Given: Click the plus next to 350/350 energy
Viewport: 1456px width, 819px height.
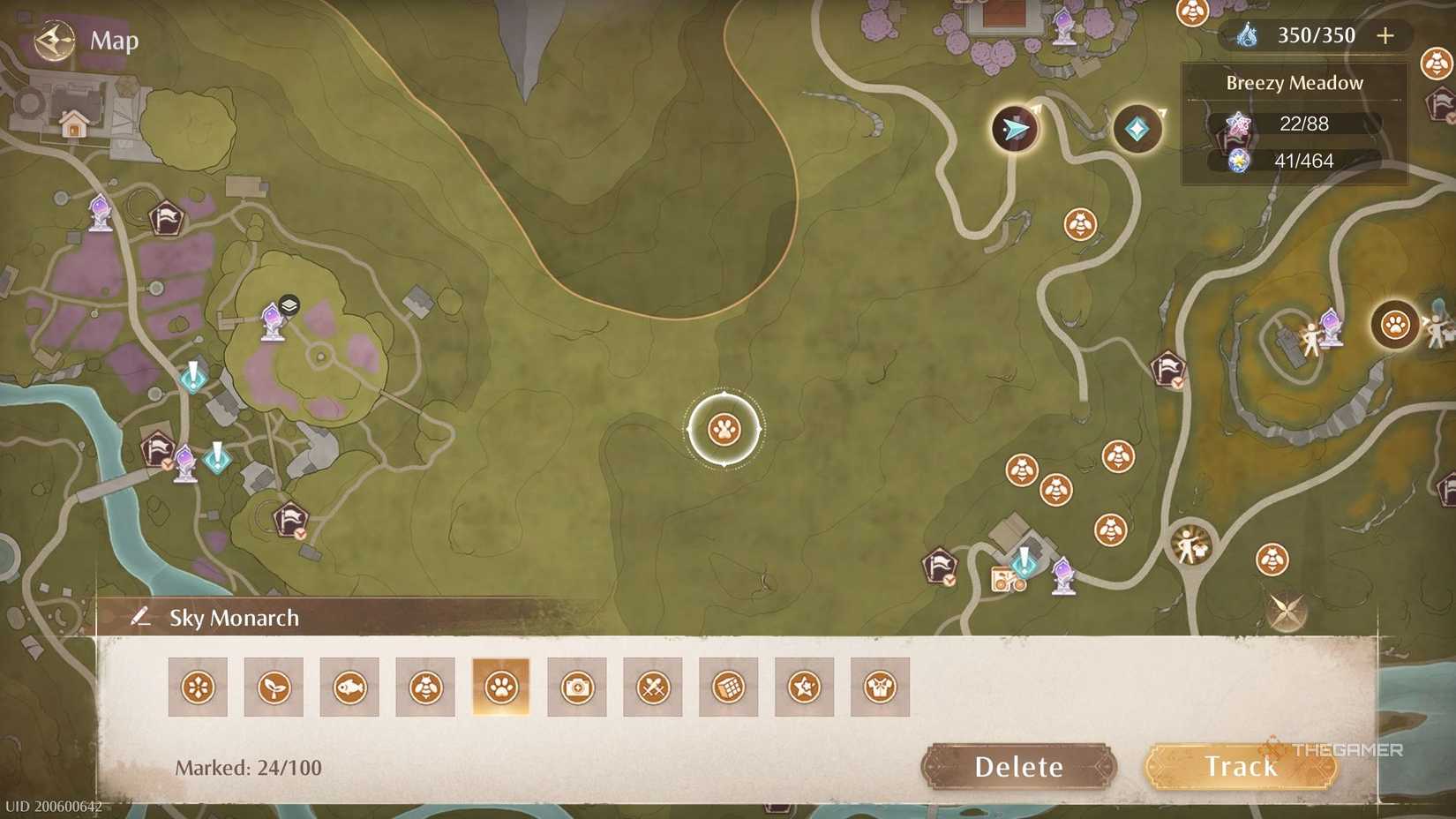Looking at the screenshot, I should tap(1385, 36).
